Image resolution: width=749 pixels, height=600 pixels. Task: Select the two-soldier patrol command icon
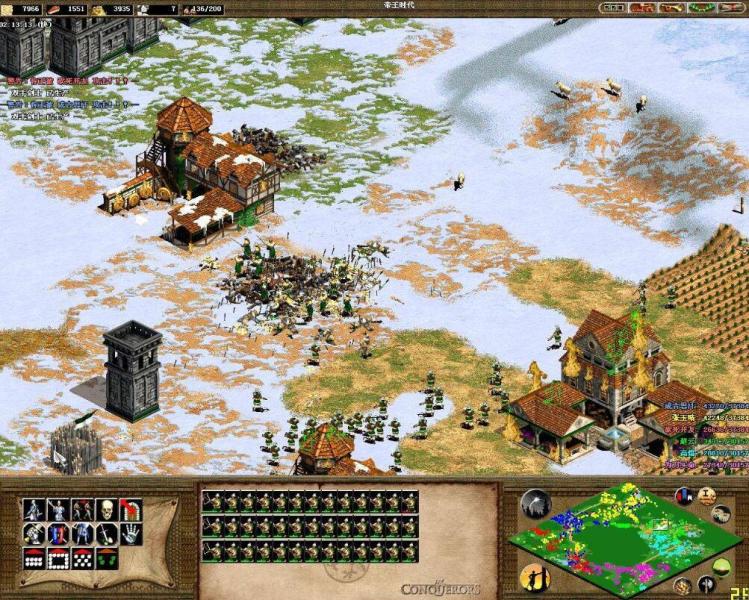pos(83,510)
